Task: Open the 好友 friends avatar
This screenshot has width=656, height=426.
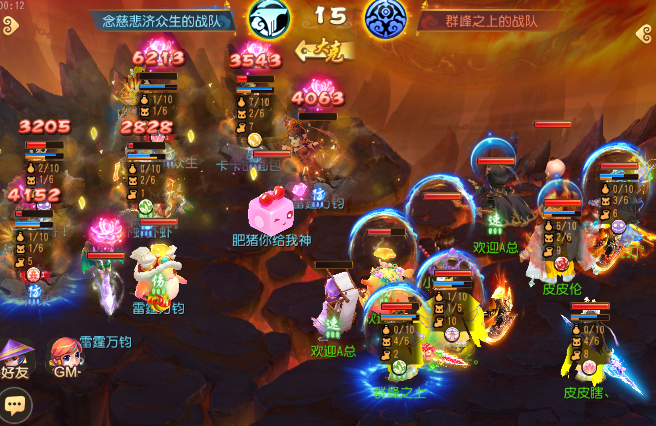Action: (x=16, y=358)
